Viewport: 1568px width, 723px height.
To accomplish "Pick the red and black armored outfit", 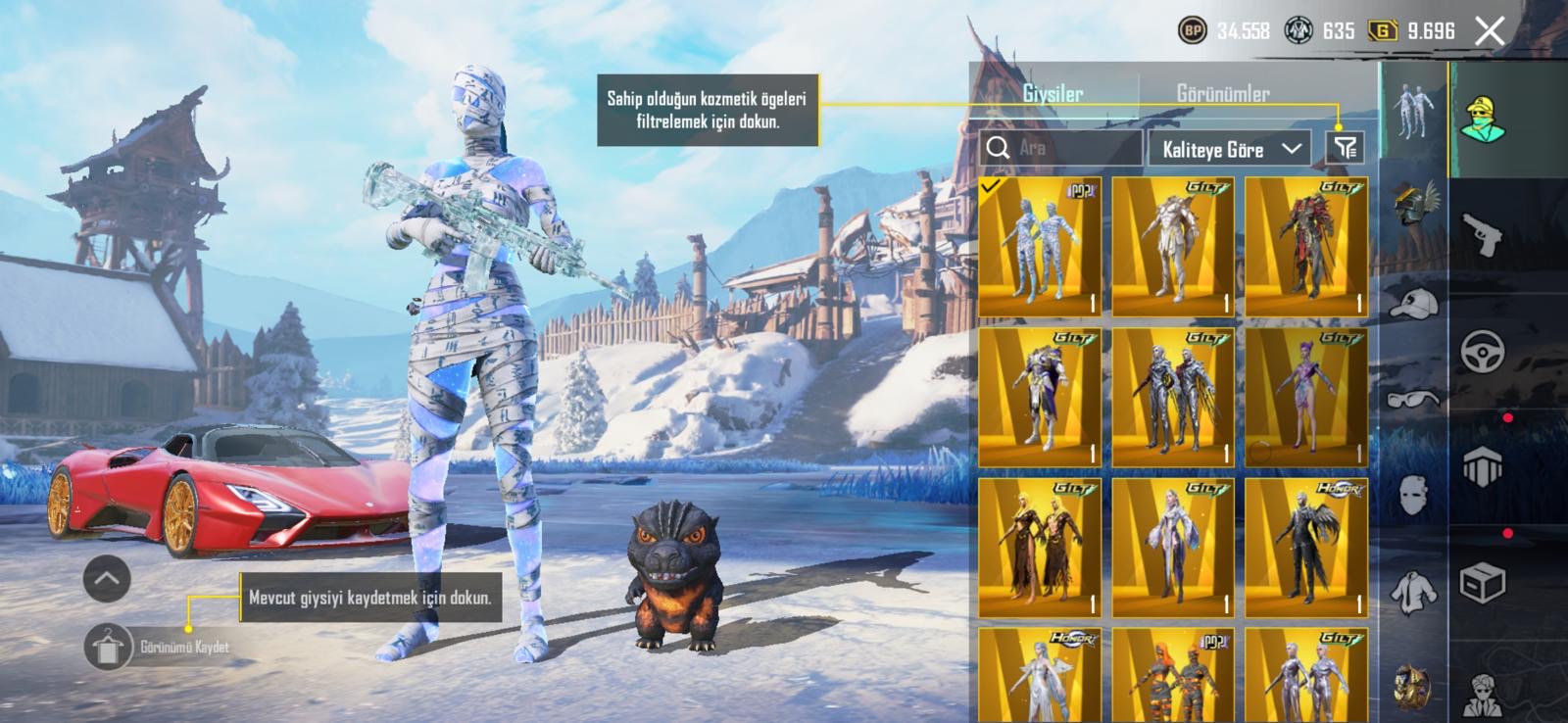I will coord(1305,246).
